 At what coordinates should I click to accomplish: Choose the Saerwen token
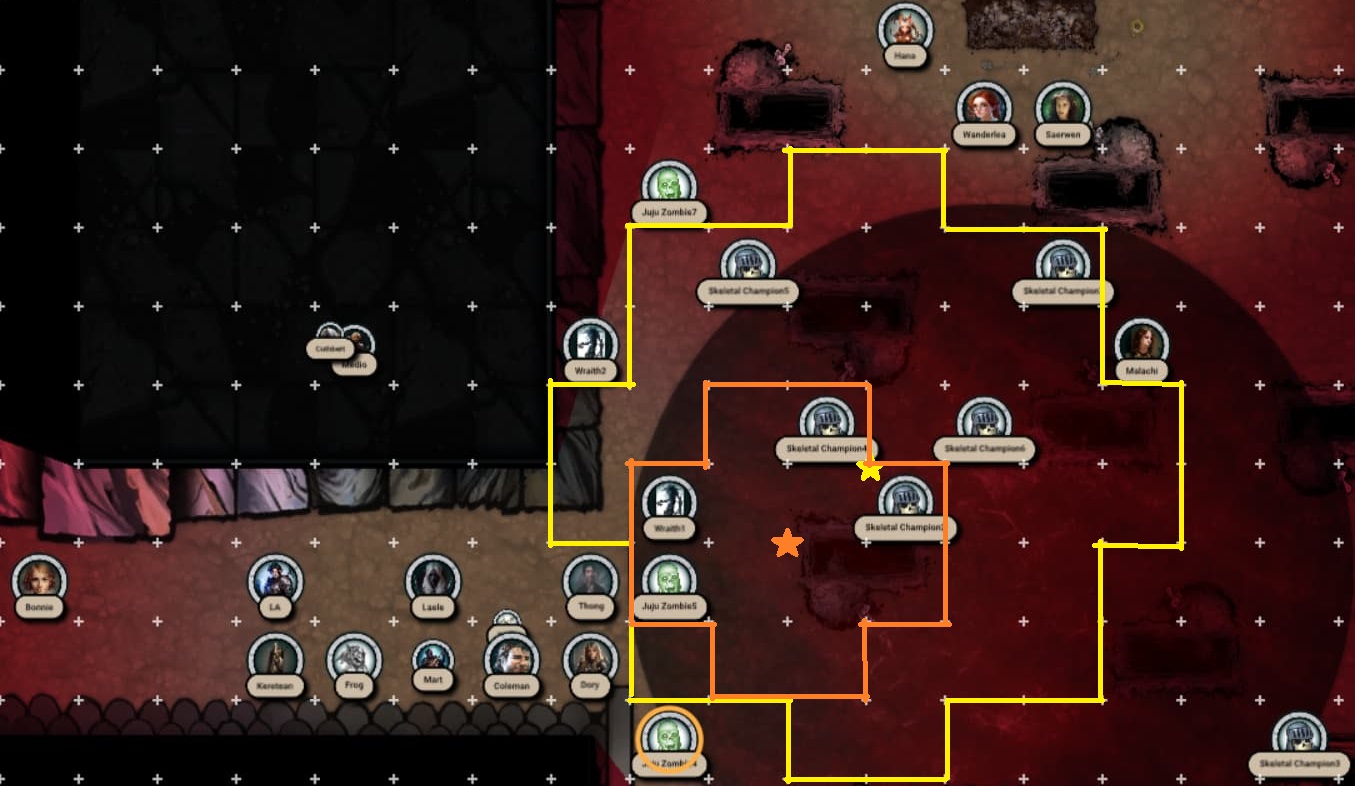(x=1062, y=107)
